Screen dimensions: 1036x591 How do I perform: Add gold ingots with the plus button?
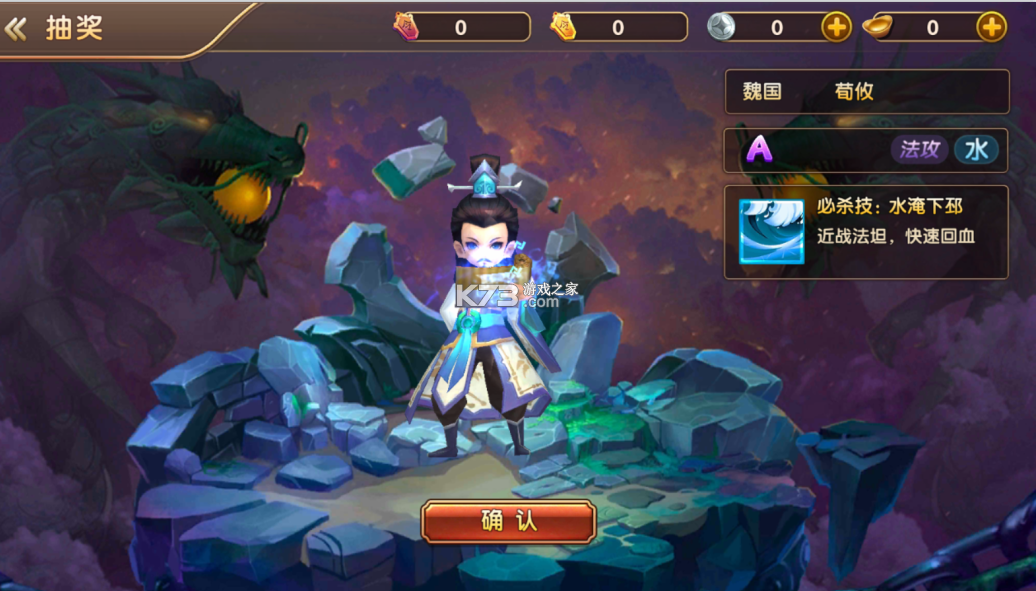tap(991, 27)
